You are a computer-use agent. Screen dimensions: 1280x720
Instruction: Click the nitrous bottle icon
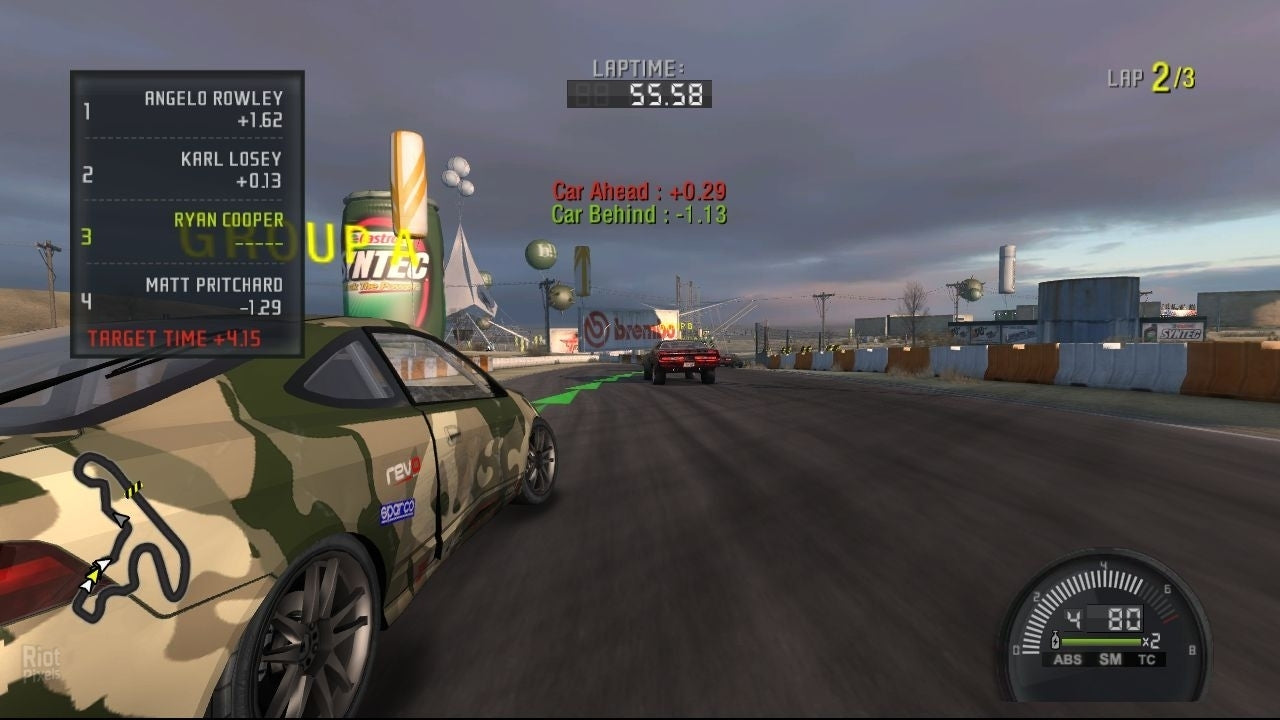1054,640
